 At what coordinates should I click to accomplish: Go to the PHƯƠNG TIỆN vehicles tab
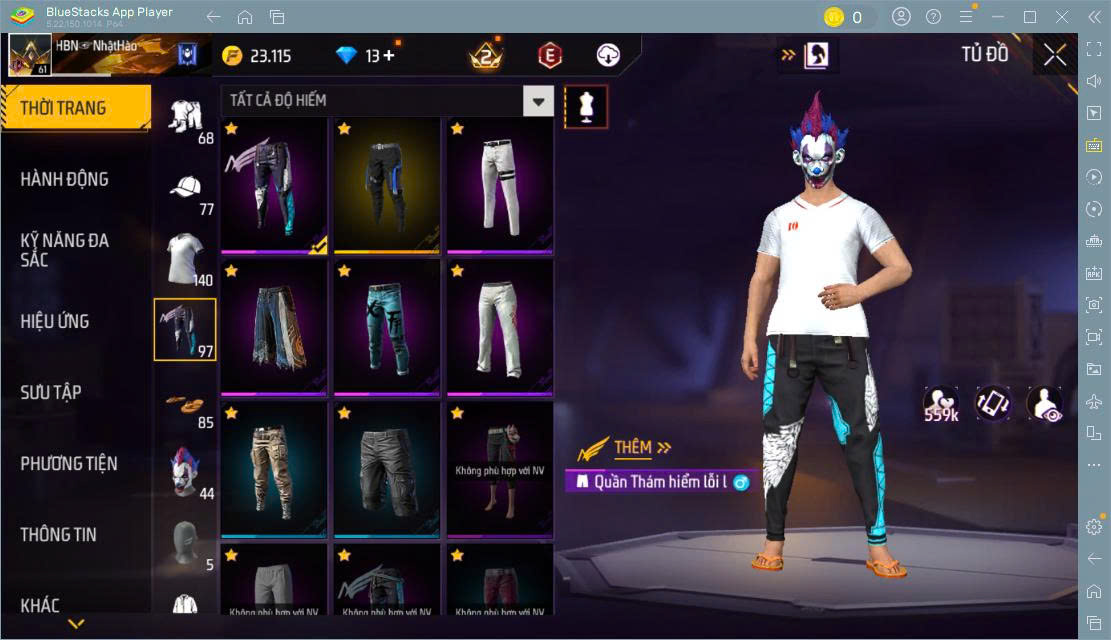pyautogui.click(x=69, y=463)
